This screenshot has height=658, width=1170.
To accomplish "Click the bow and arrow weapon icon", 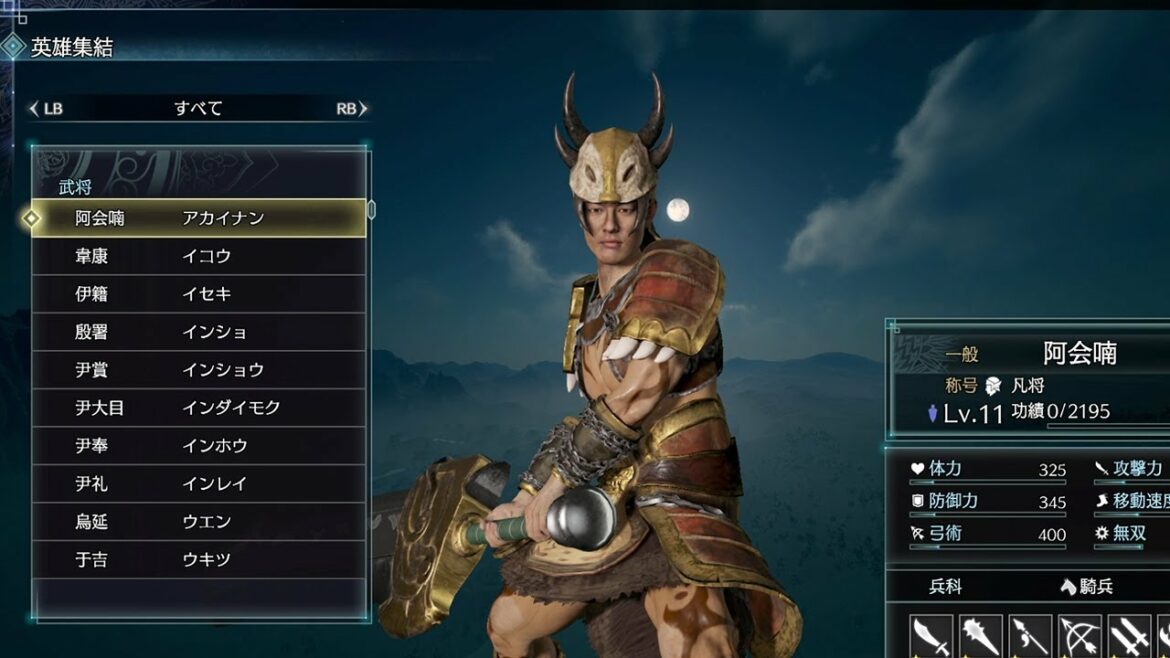I will click(x=1080, y=637).
